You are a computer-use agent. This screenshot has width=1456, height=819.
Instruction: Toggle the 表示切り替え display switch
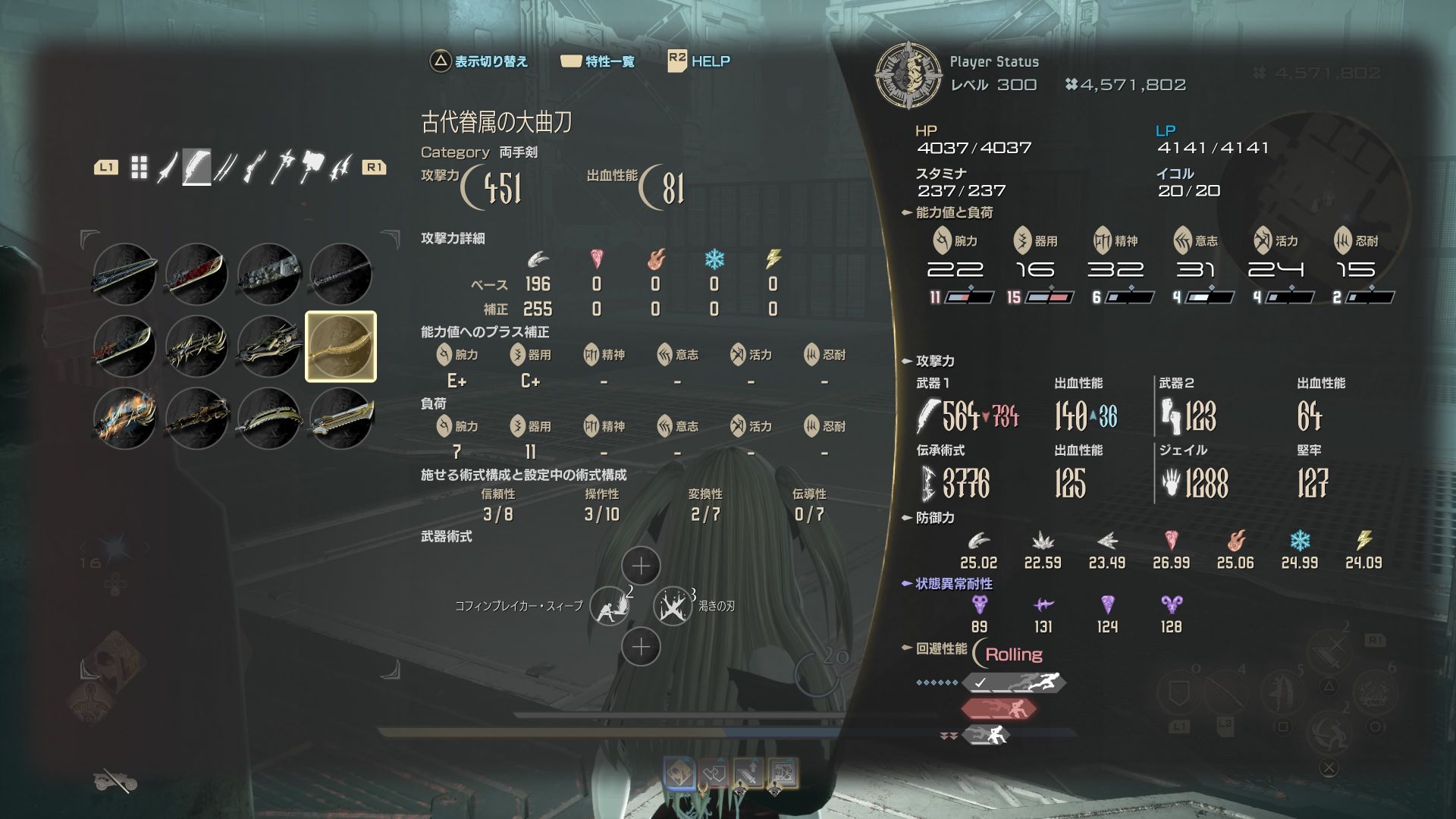[x=479, y=61]
